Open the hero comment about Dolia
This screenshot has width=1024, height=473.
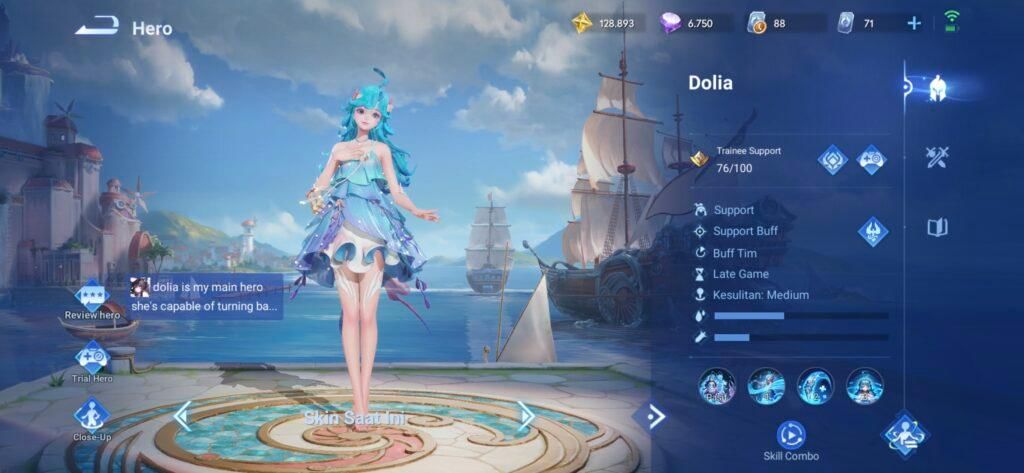(205, 297)
